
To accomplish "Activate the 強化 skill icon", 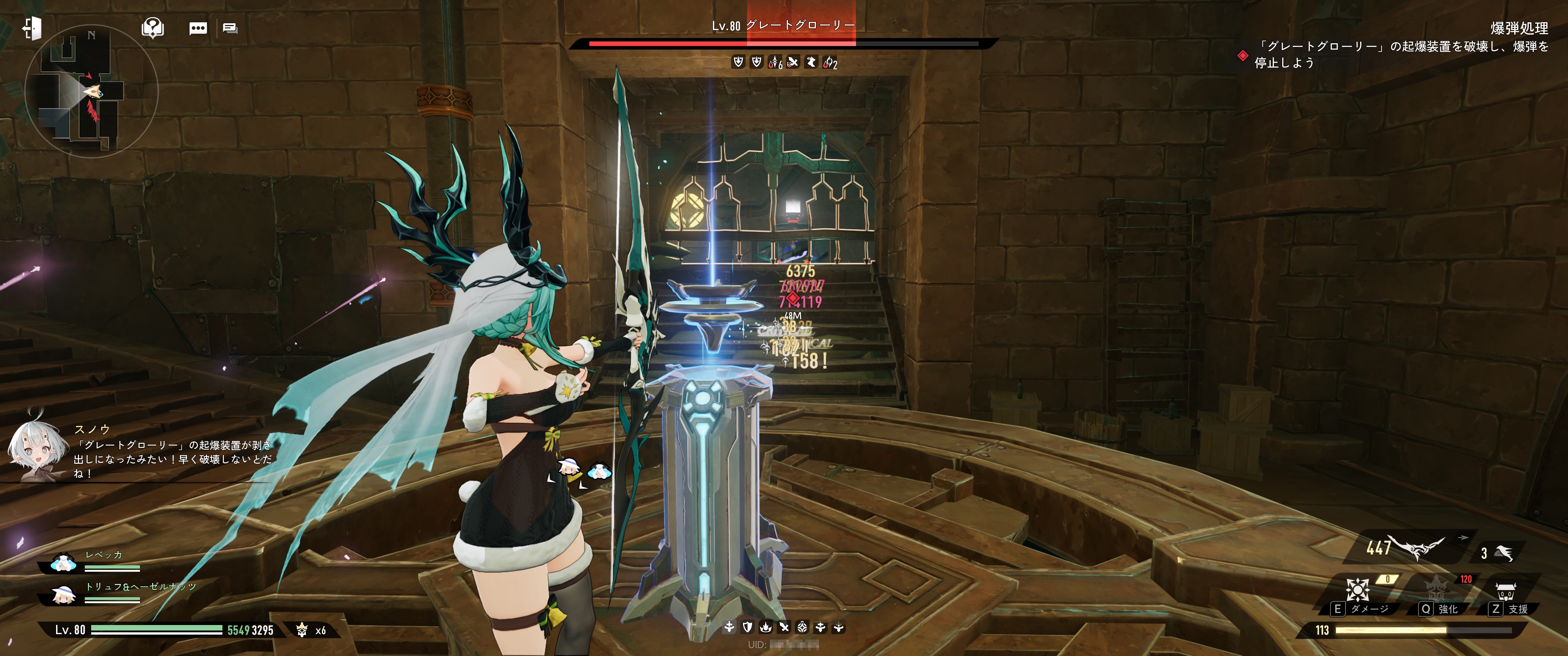I will (x=1437, y=589).
